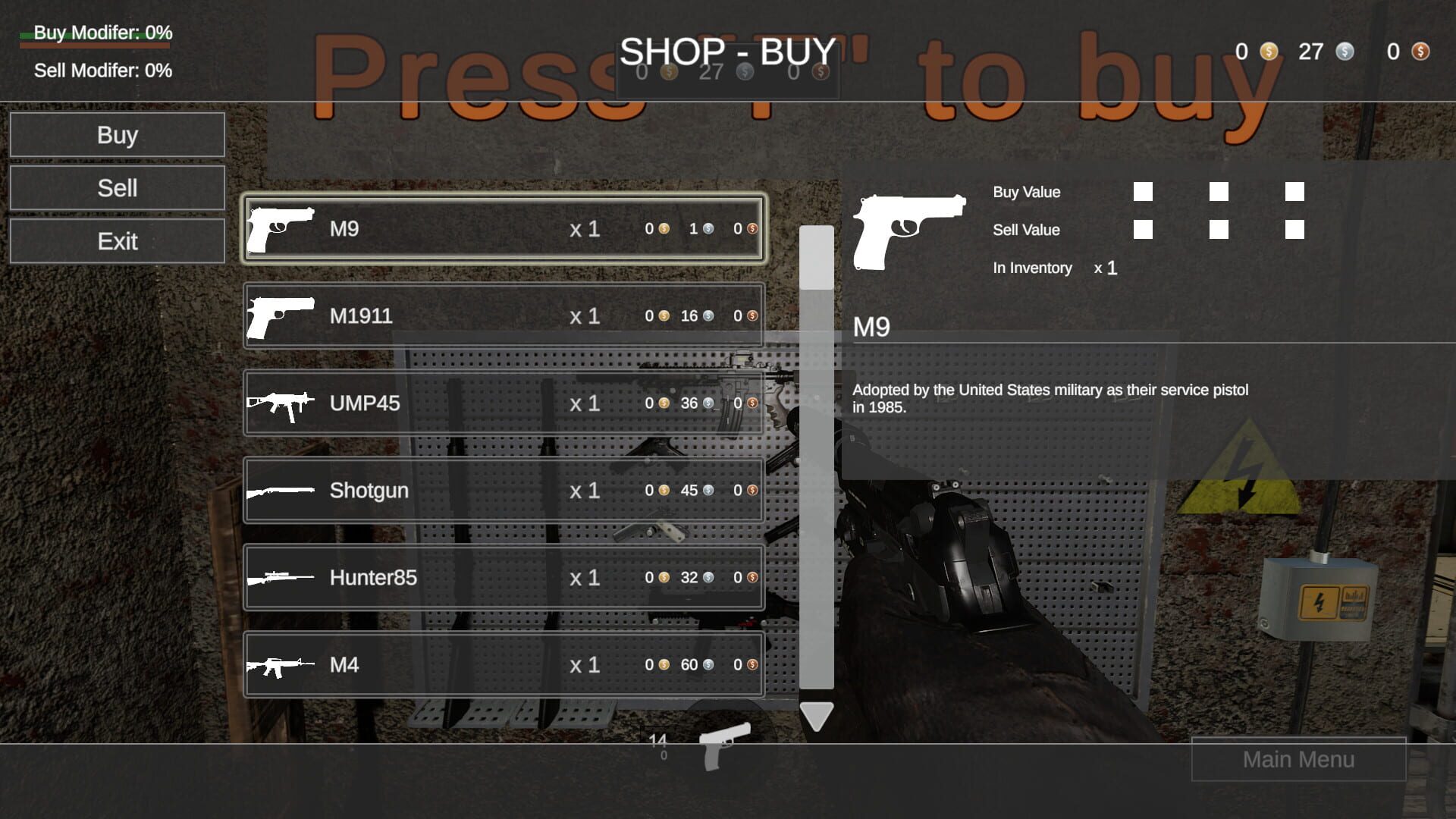
Task: Open the Buy section
Action: pos(117,135)
